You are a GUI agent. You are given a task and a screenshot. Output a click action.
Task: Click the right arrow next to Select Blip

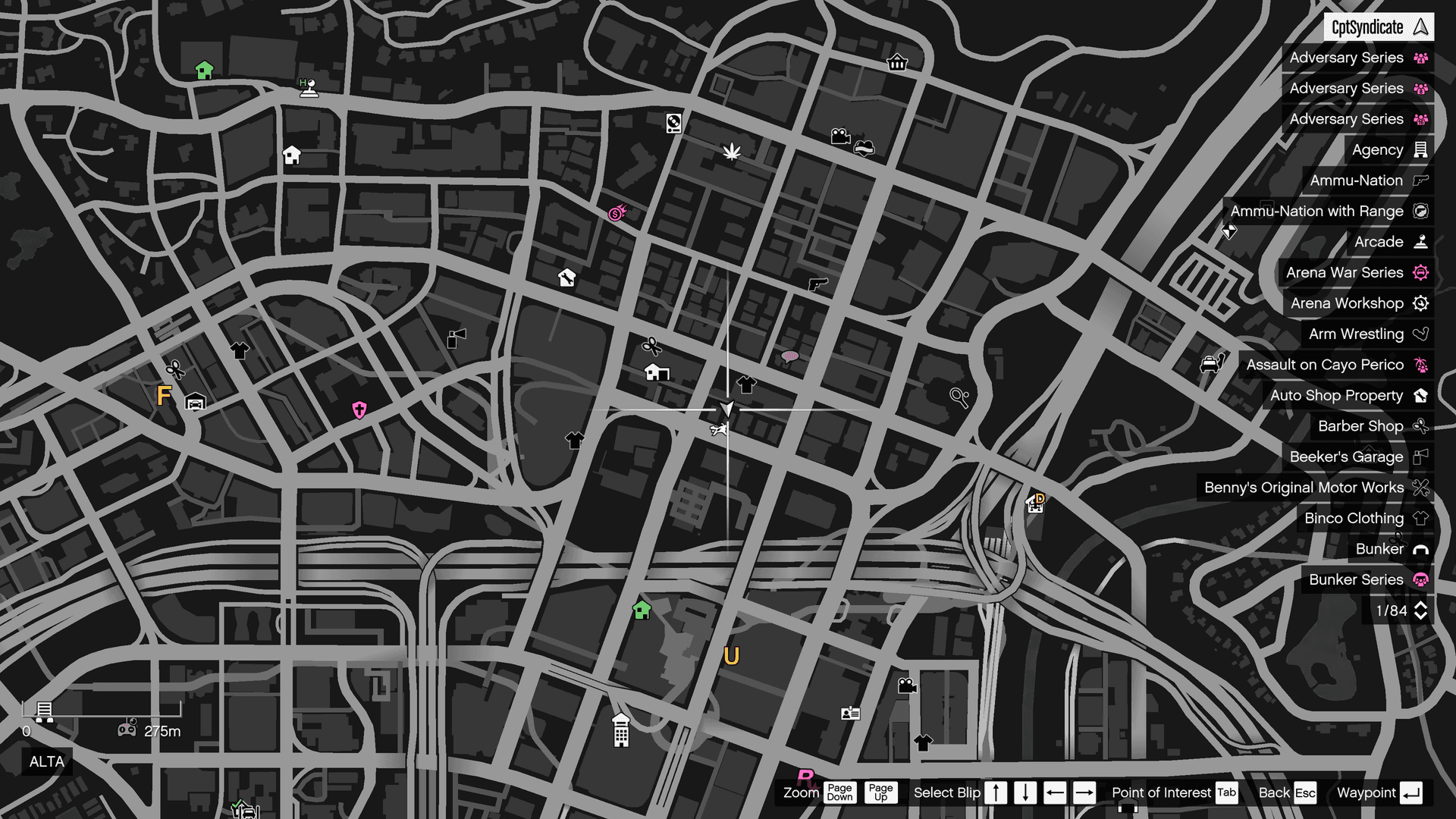(1084, 792)
